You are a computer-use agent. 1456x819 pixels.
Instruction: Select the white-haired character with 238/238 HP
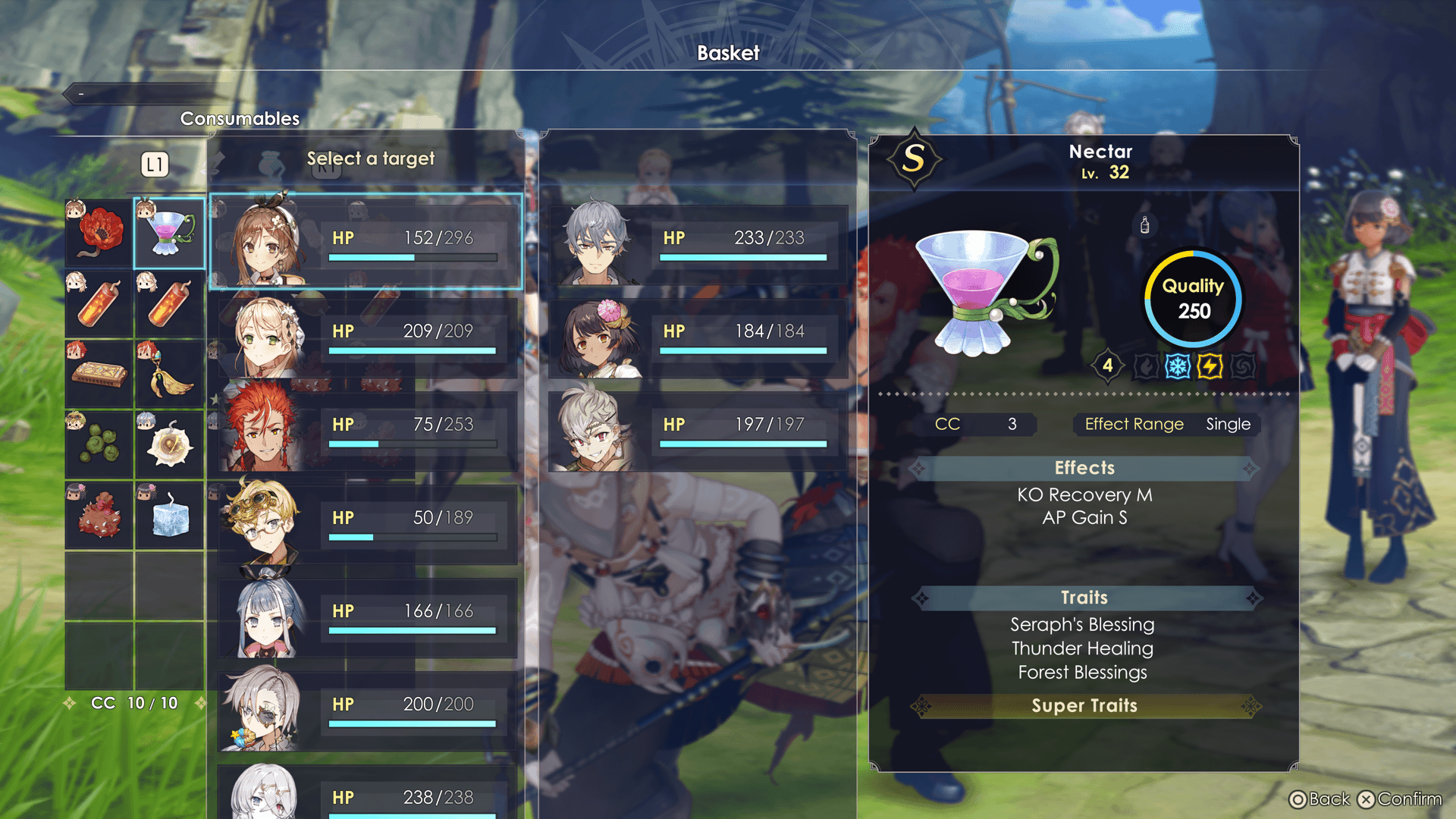coord(366,794)
